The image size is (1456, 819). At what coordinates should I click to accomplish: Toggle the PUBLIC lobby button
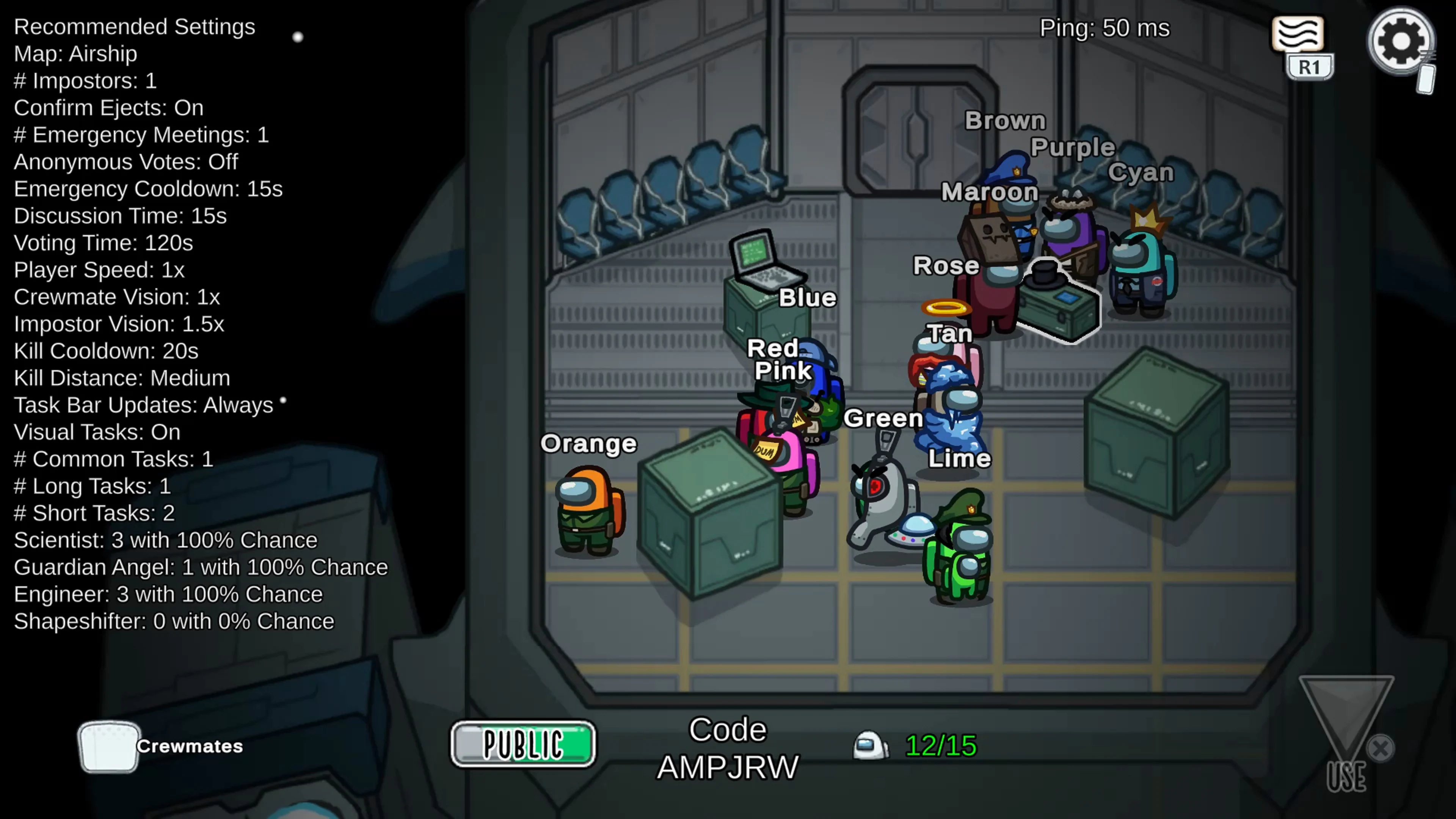click(523, 743)
